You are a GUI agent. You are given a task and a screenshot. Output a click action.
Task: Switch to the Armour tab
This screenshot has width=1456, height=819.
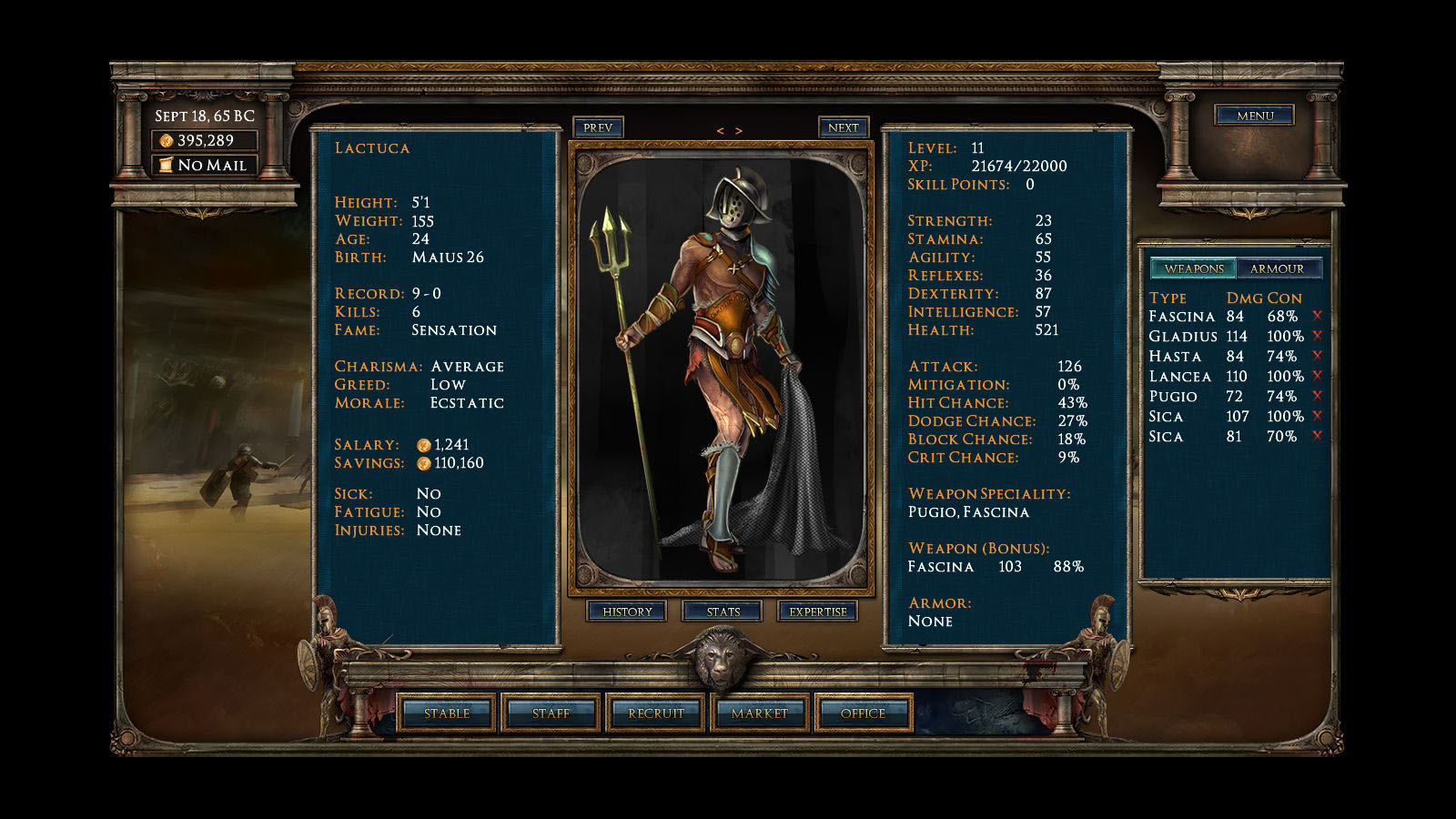[1277, 268]
